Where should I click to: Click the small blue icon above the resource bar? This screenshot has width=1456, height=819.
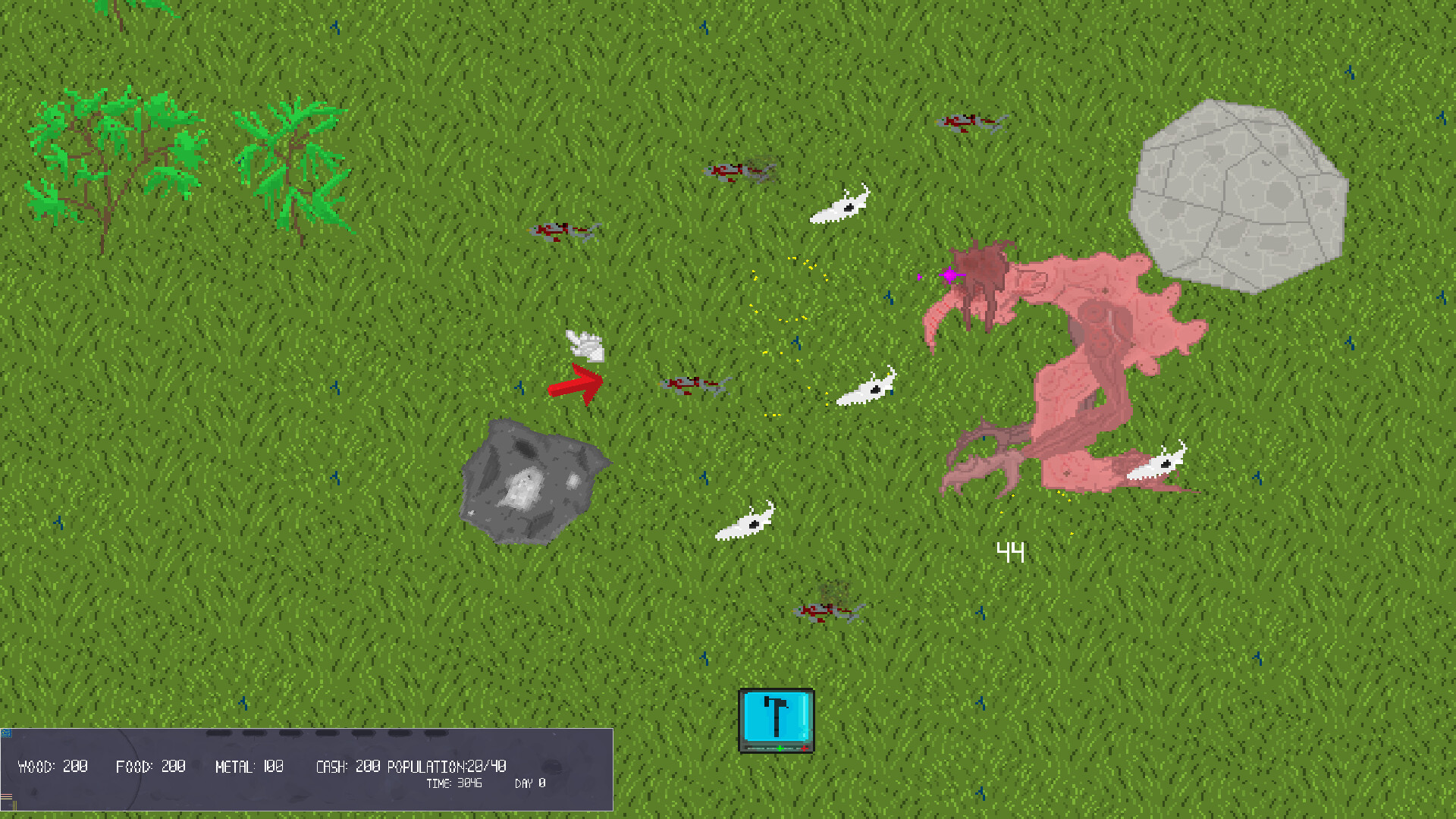pyautogui.click(x=7, y=733)
